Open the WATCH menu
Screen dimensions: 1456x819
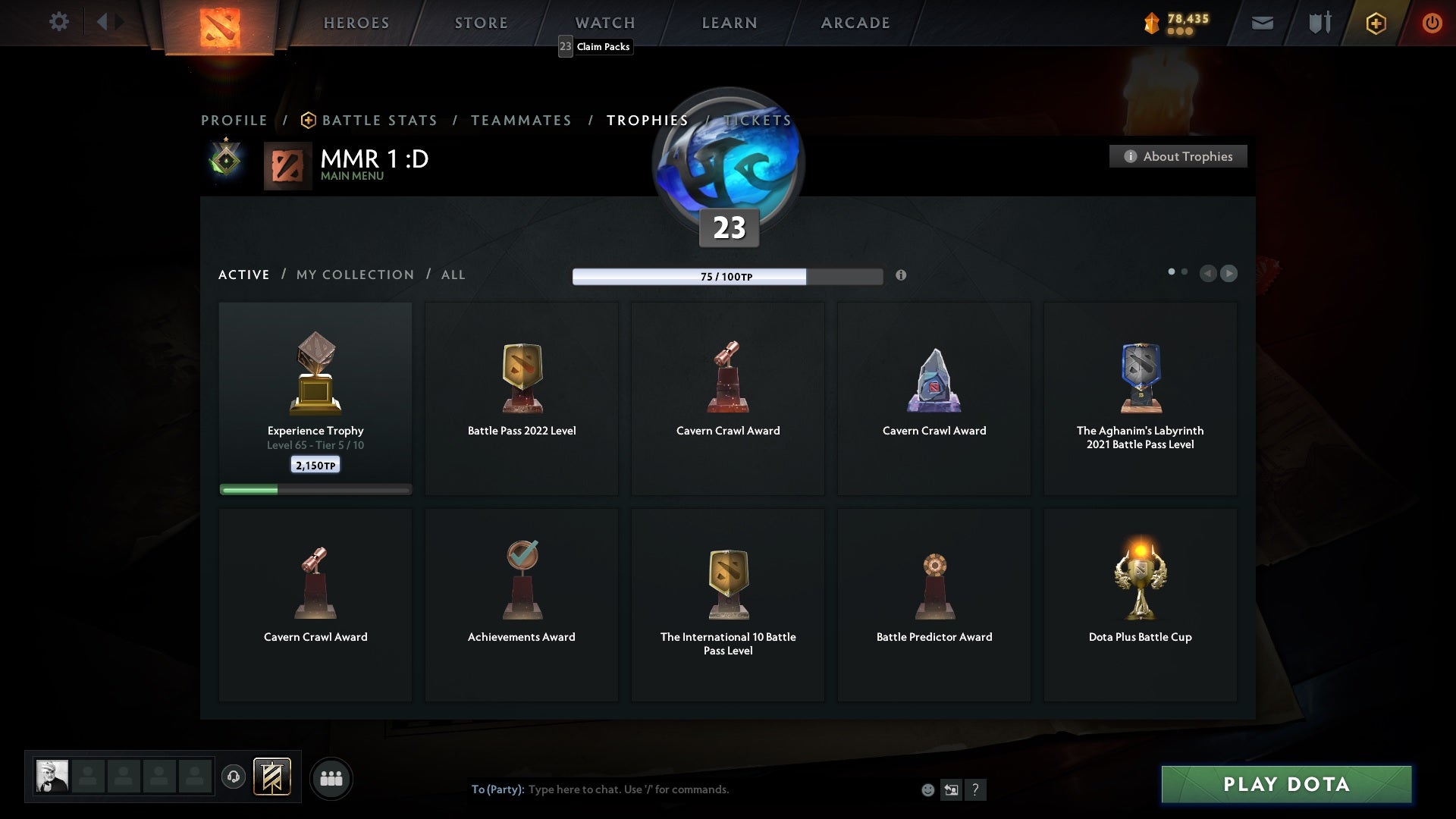coord(604,23)
